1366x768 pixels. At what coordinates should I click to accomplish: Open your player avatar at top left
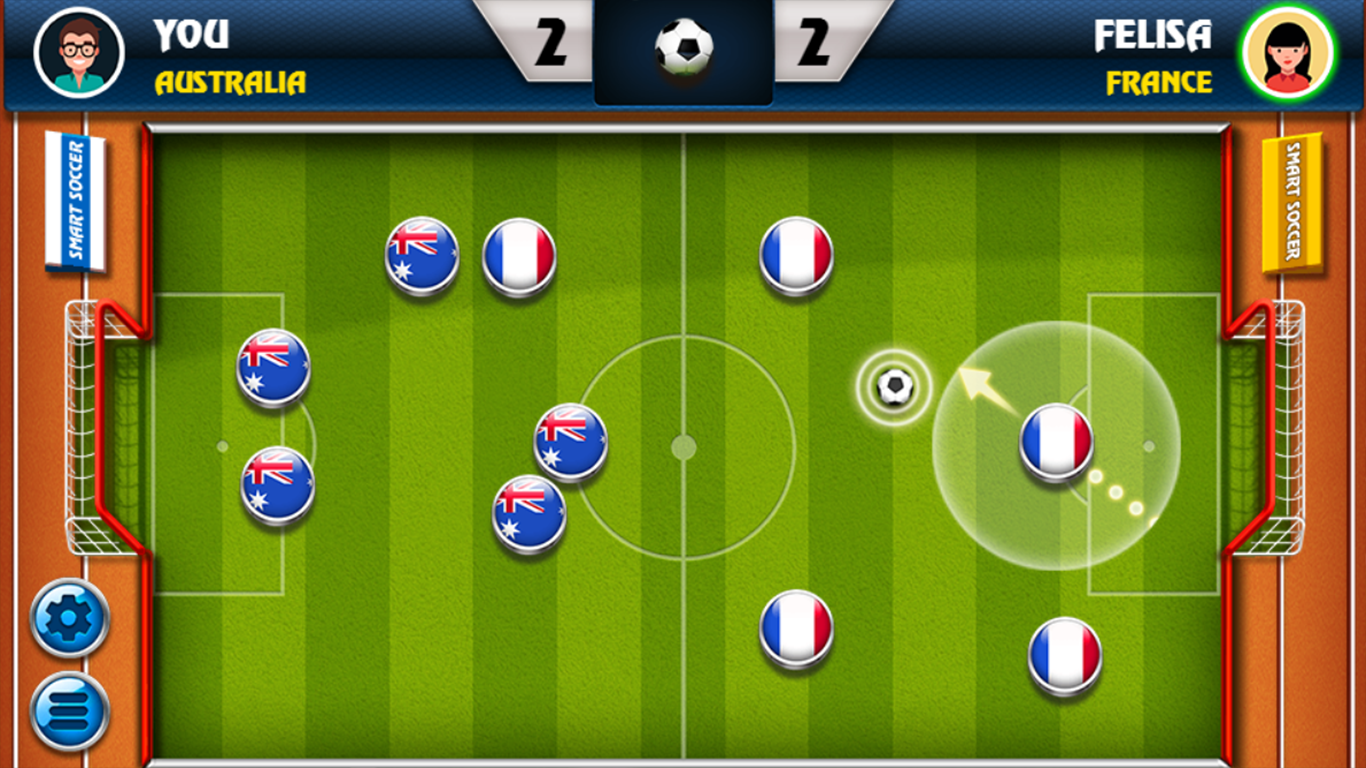click(x=78, y=50)
